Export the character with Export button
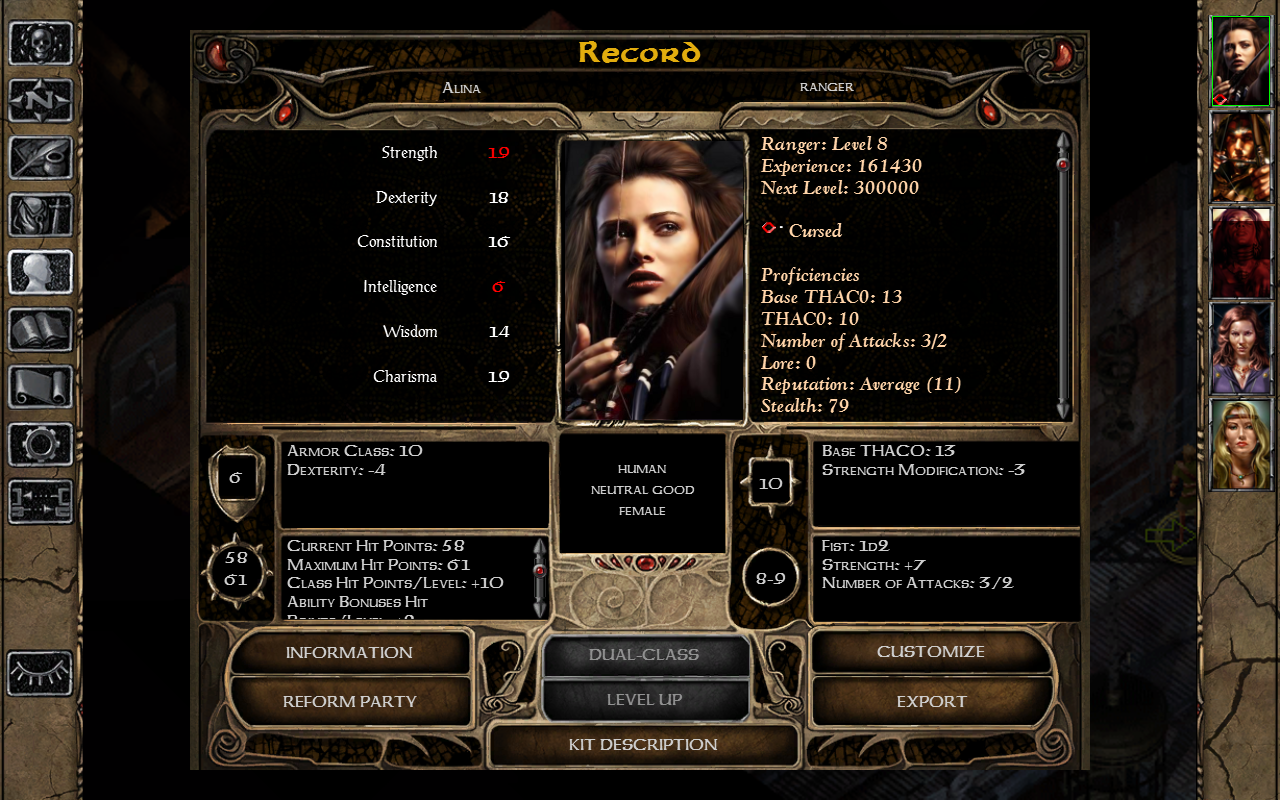 pos(930,701)
